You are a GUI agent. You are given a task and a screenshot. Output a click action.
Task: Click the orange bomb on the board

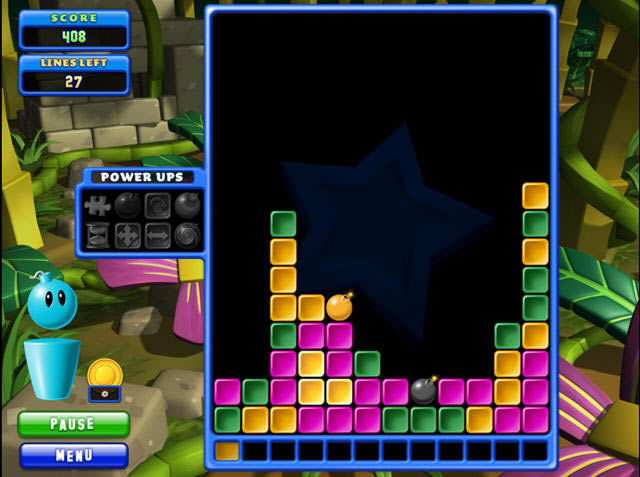[339, 307]
